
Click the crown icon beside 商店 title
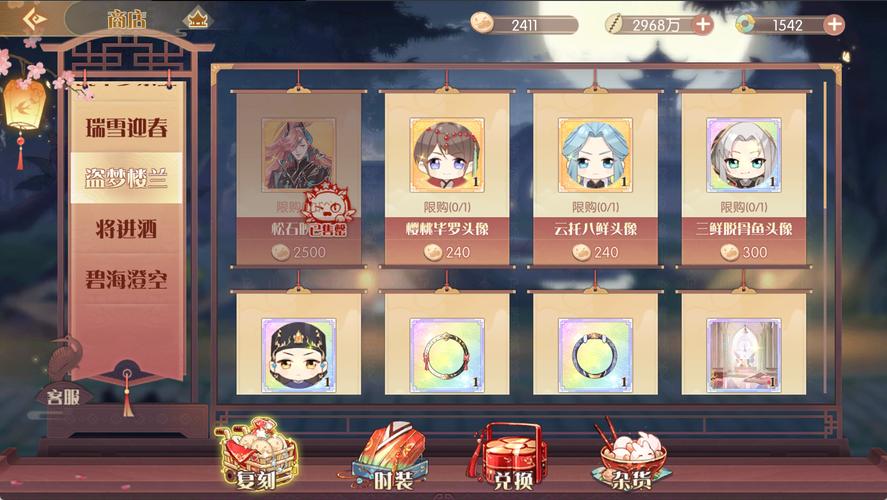pos(198,19)
